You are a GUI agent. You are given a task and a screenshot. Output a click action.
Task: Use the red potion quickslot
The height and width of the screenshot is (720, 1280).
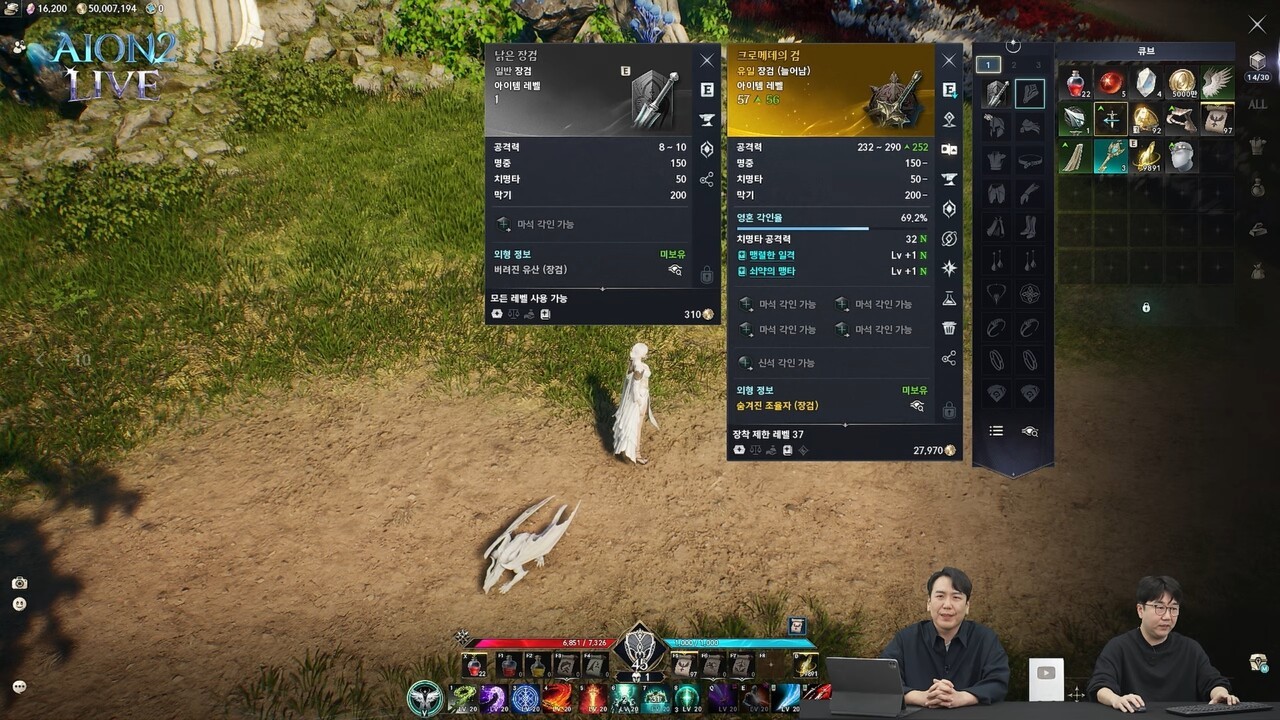pos(475,665)
